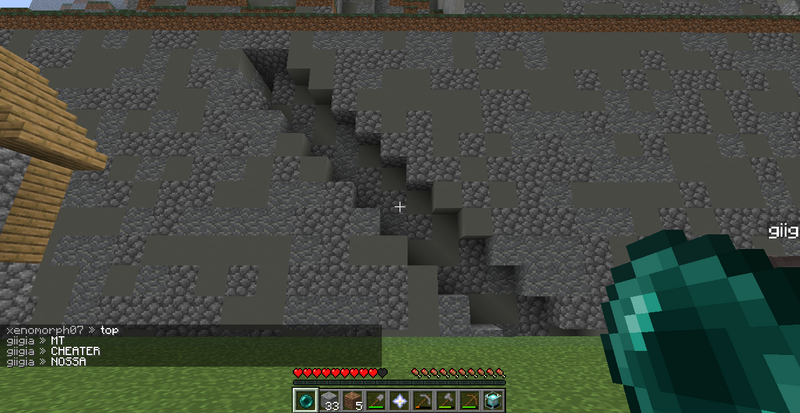Equip the shovel from the hotbar

coord(375,400)
